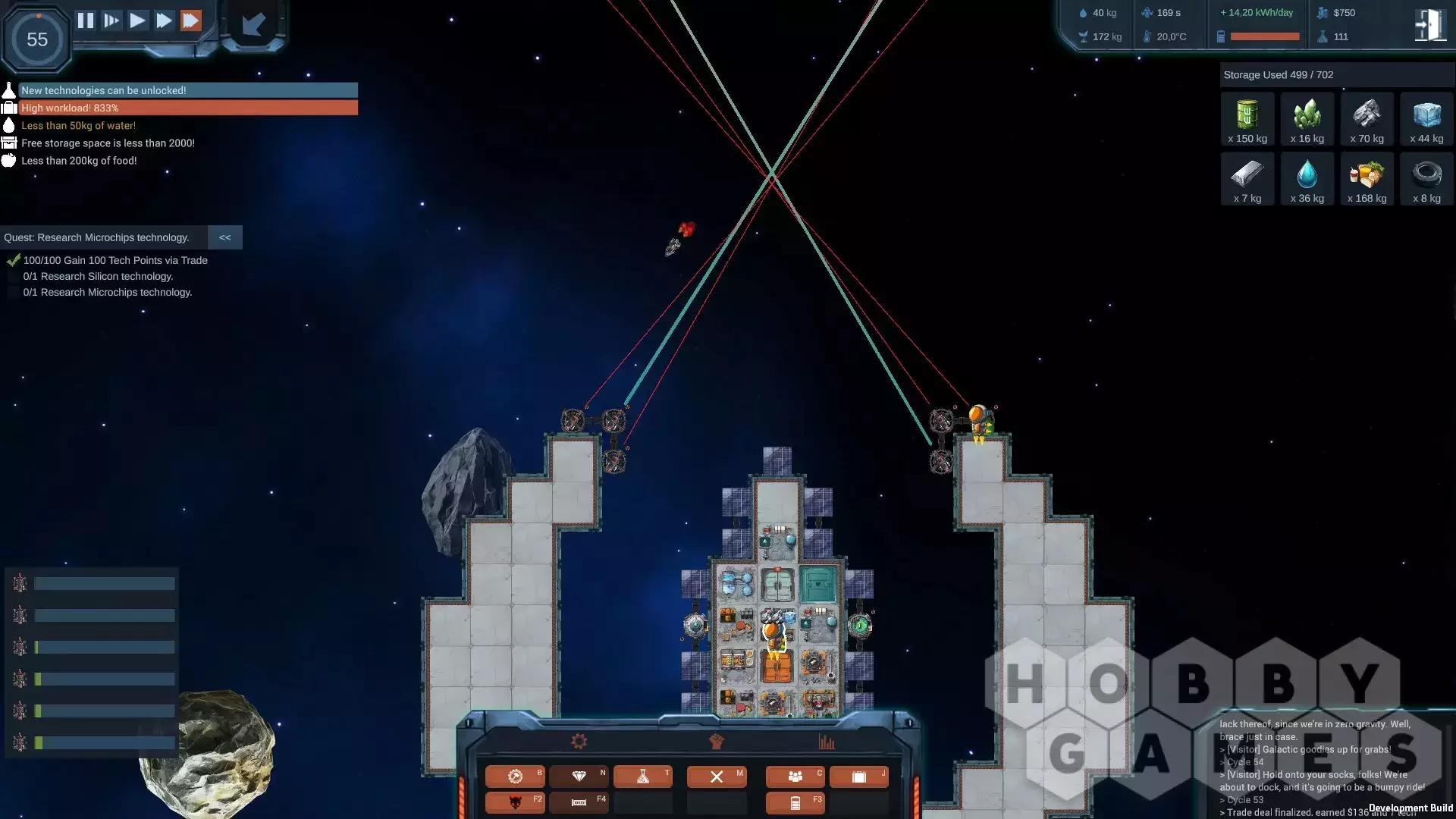Choose the green crystal storage slot
The width and height of the screenshot is (1456, 819).
click(x=1307, y=120)
